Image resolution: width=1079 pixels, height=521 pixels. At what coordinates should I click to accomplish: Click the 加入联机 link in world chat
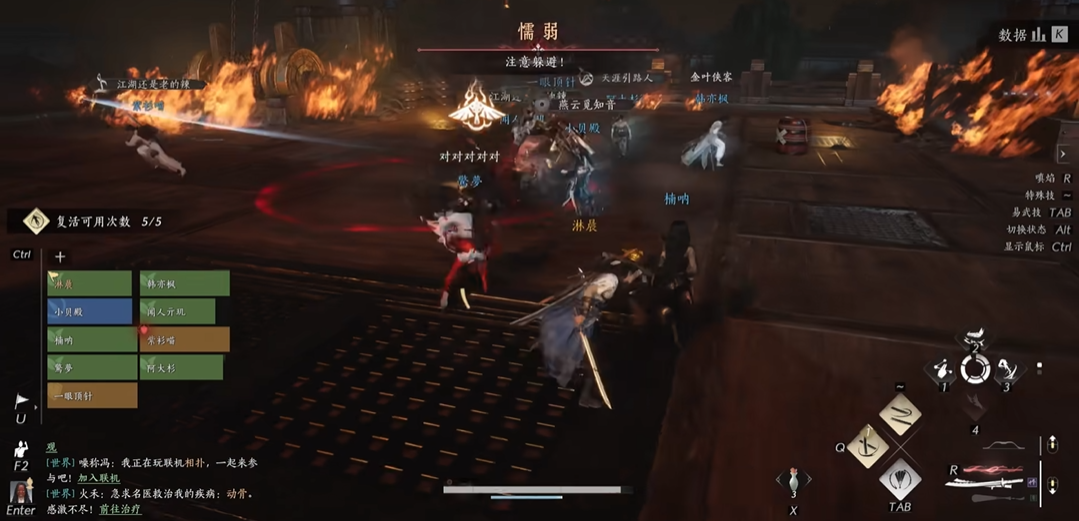tap(99, 479)
